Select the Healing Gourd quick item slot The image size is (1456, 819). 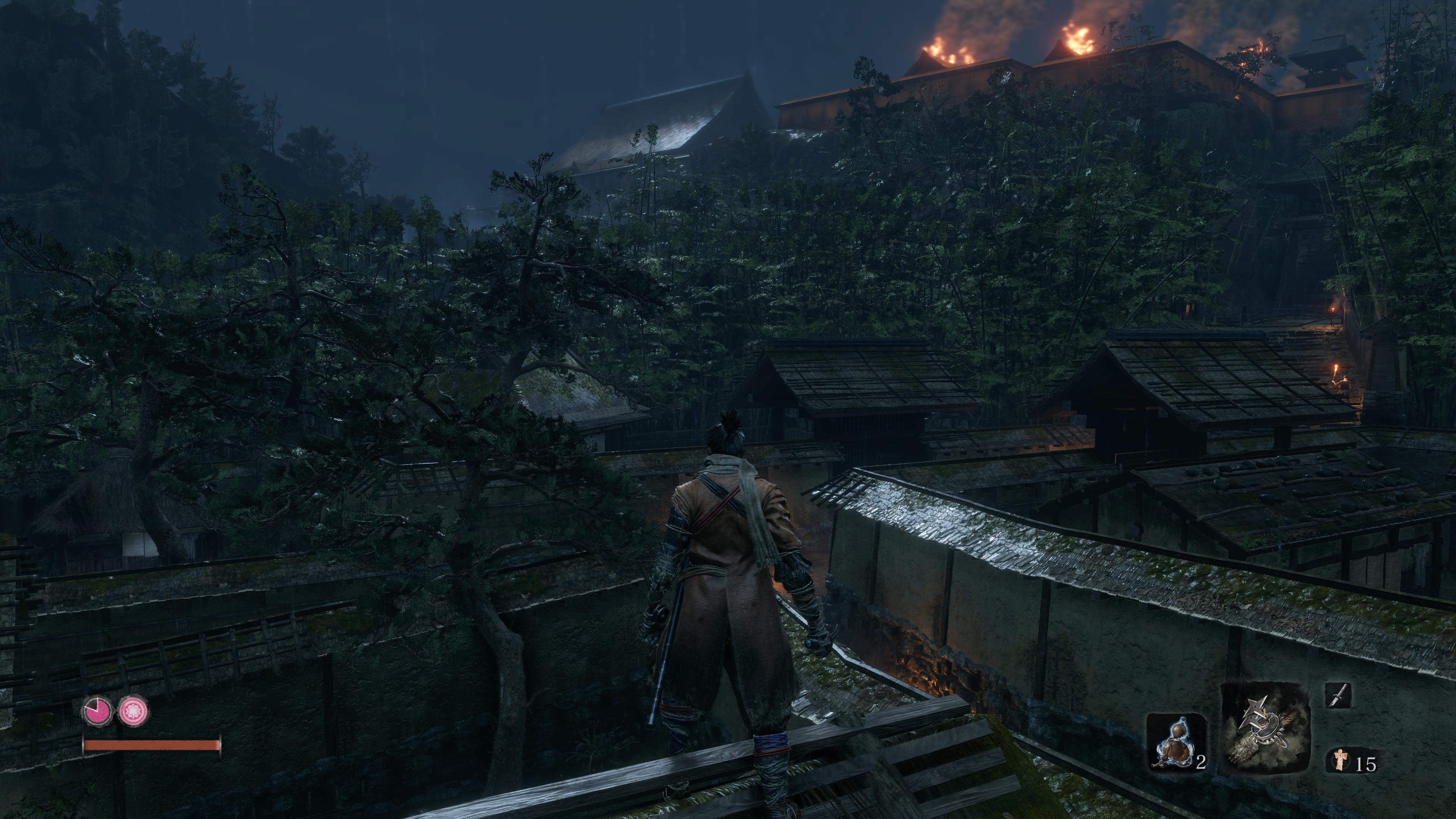[x=1175, y=742]
